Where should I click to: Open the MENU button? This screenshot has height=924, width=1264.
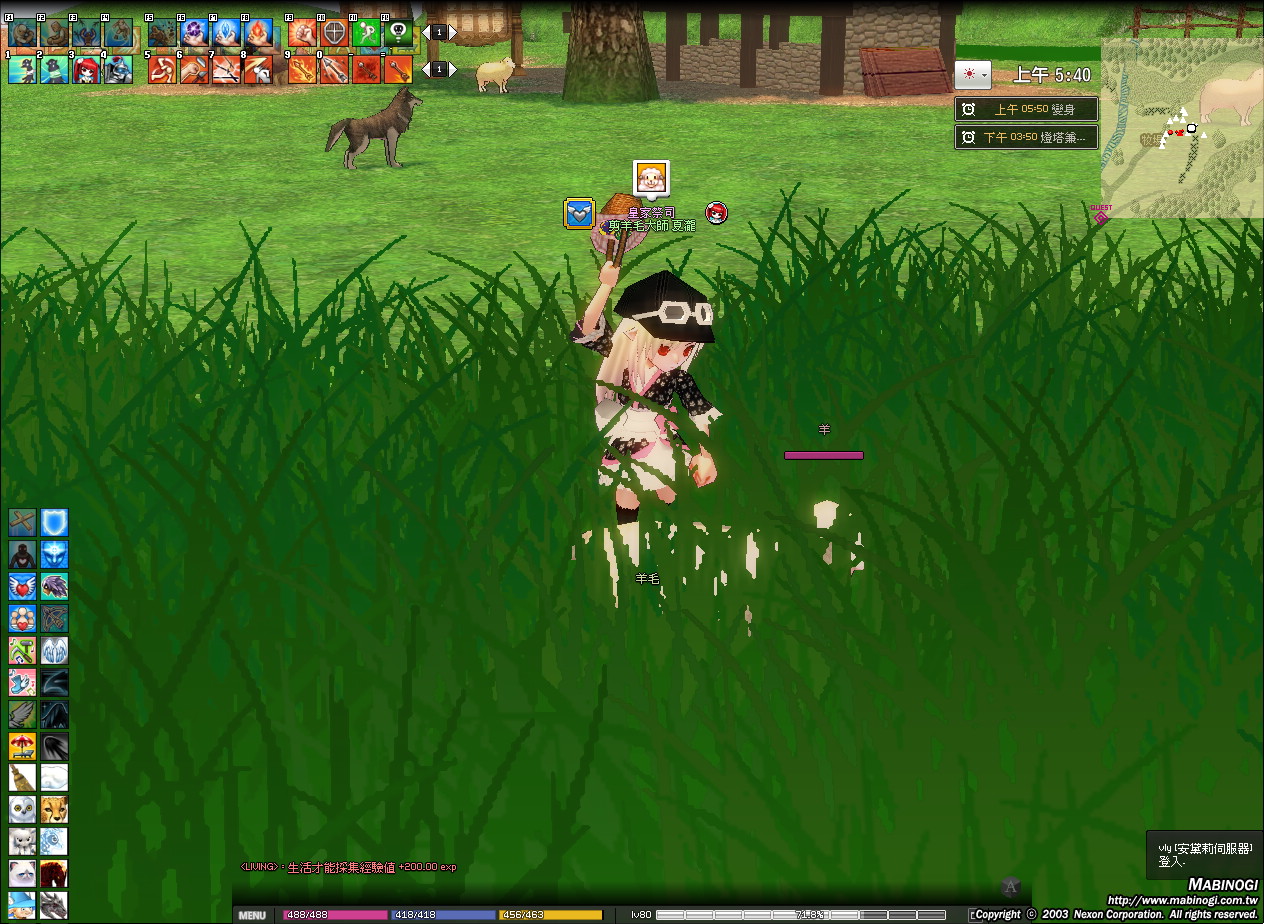pyautogui.click(x=252, y=915)
